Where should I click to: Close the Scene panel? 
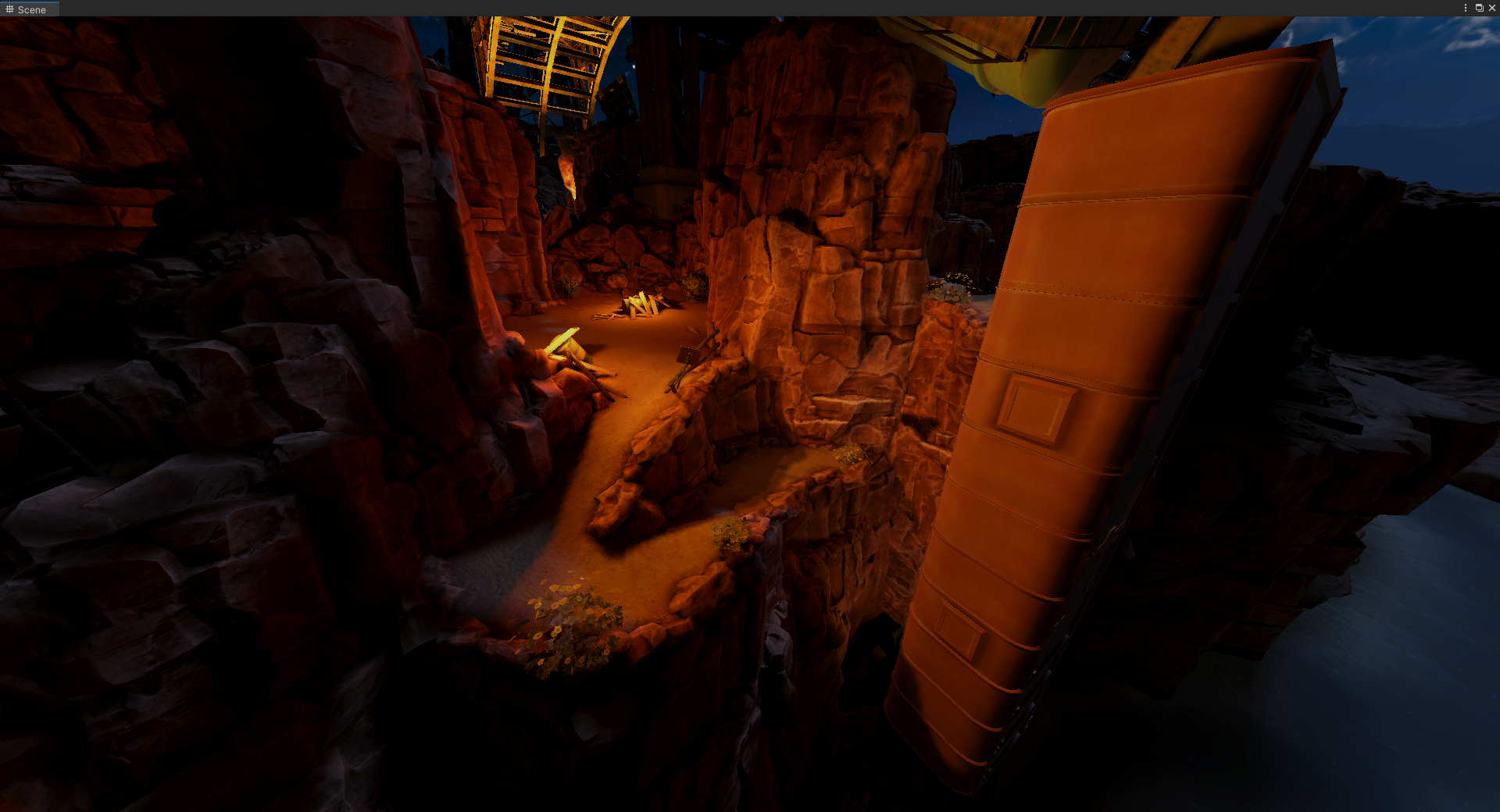click(1491, 8)
